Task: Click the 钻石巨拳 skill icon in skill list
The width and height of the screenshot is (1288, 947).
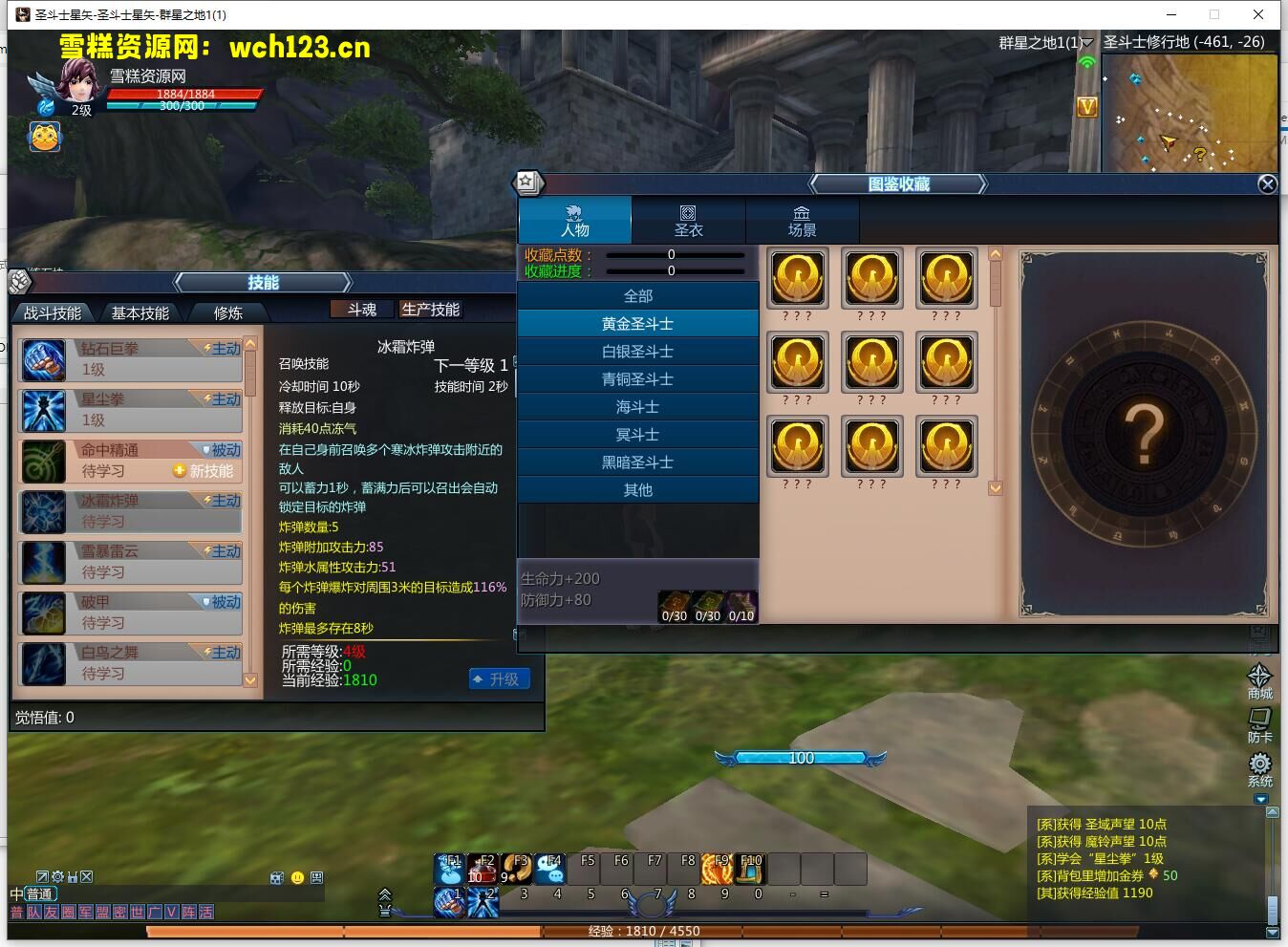Action: pyautogui.click(x=44, y=359)
